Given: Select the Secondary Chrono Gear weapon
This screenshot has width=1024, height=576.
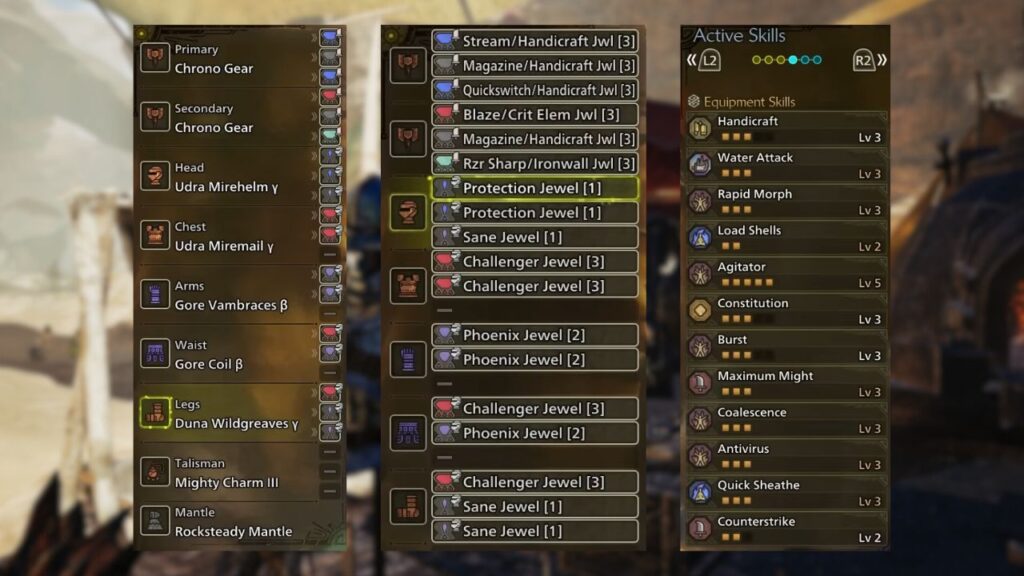Looking at the screenshot, I should [230, 118].
